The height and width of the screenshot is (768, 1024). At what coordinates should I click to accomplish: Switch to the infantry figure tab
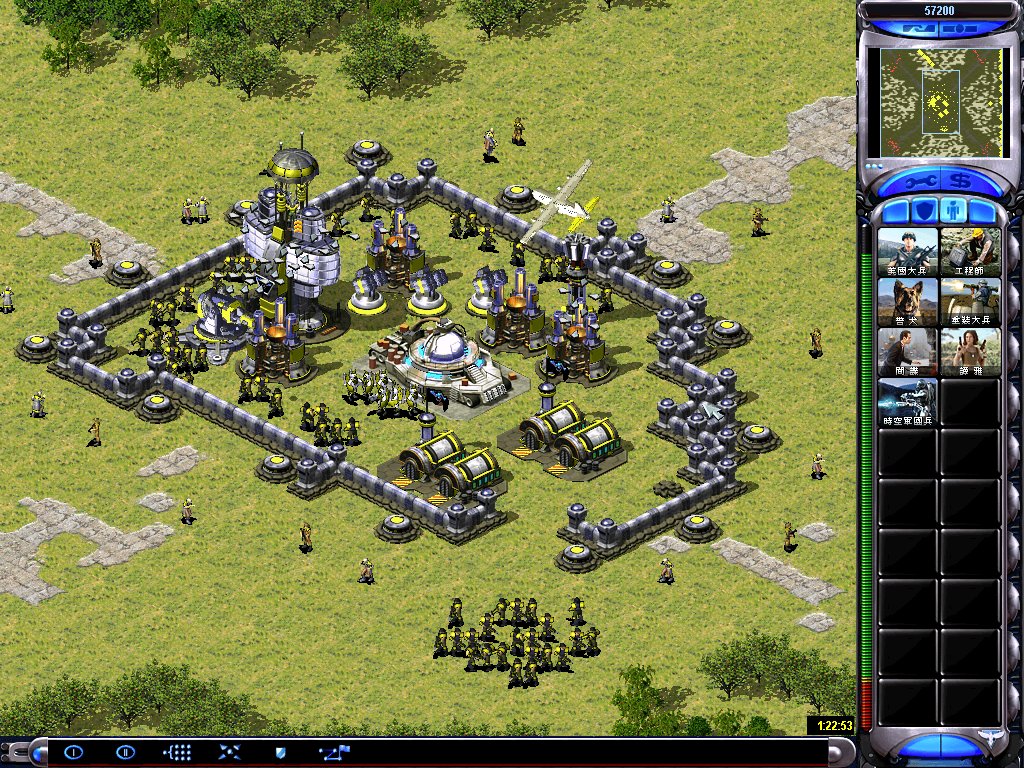[x=954, y=212]
